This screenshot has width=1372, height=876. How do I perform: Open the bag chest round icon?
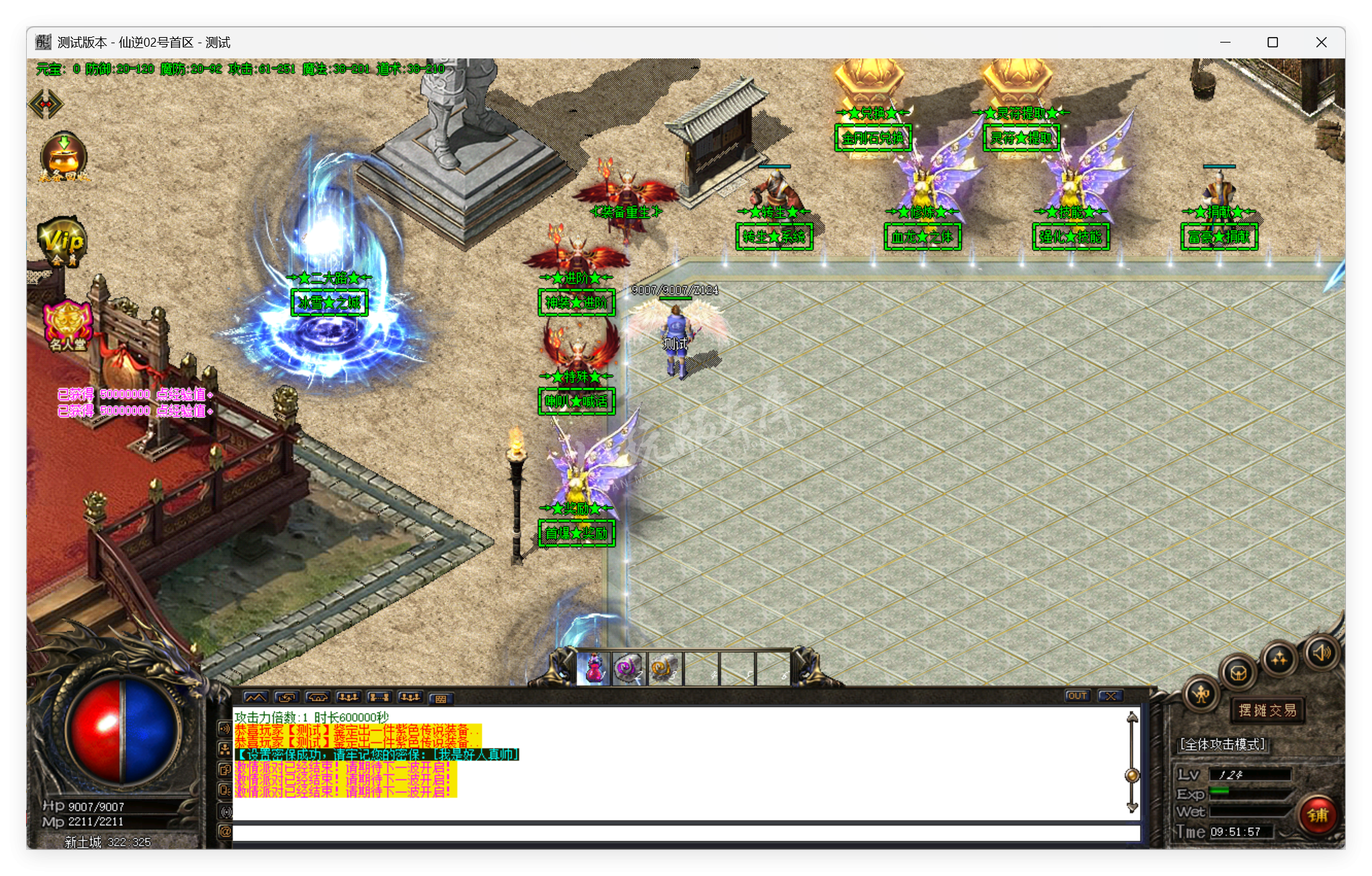coord(1238,672)
